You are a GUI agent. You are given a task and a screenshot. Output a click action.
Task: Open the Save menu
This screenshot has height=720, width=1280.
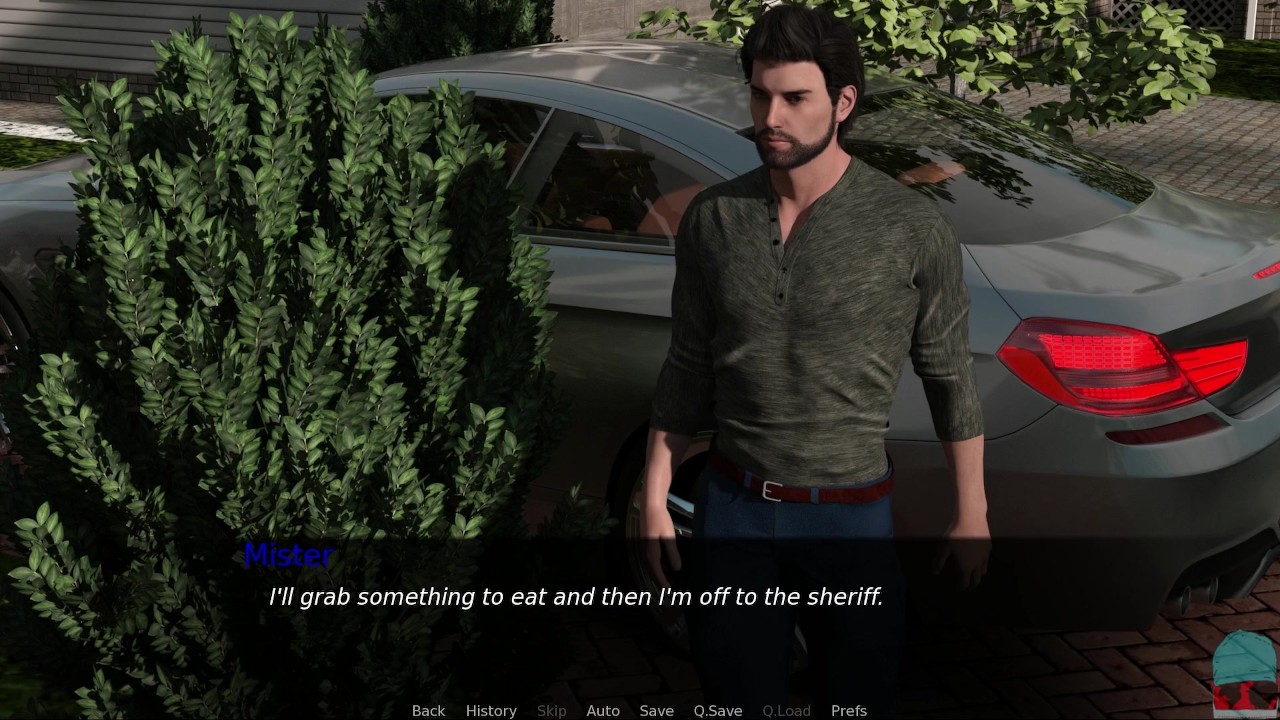pos(656,710)
